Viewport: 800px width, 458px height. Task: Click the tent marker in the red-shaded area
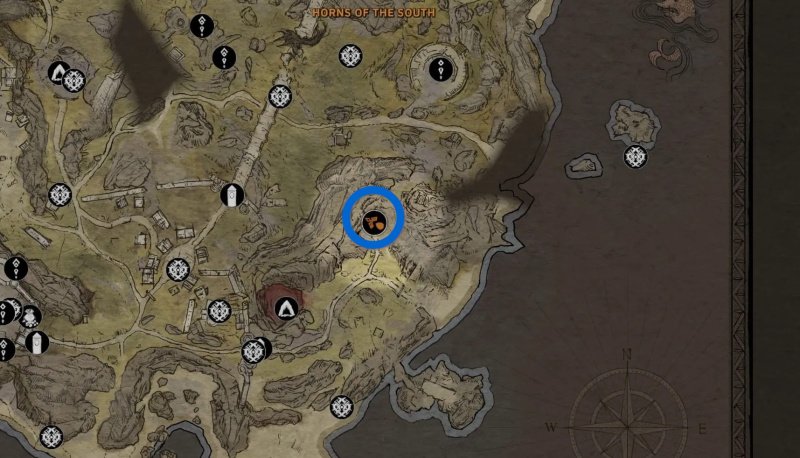(289, 307)
